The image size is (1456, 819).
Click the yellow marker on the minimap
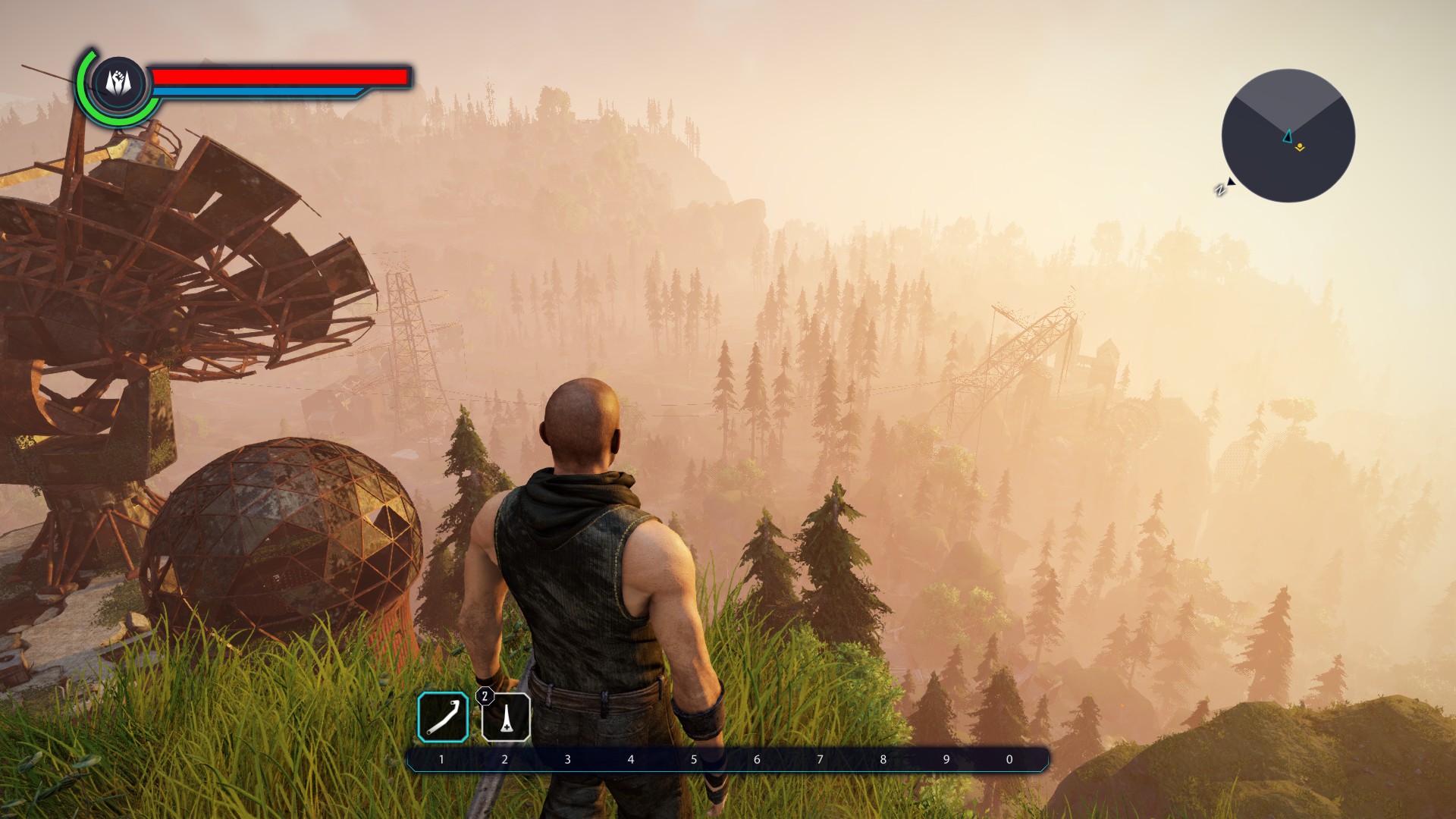(x=1300, y=147)
